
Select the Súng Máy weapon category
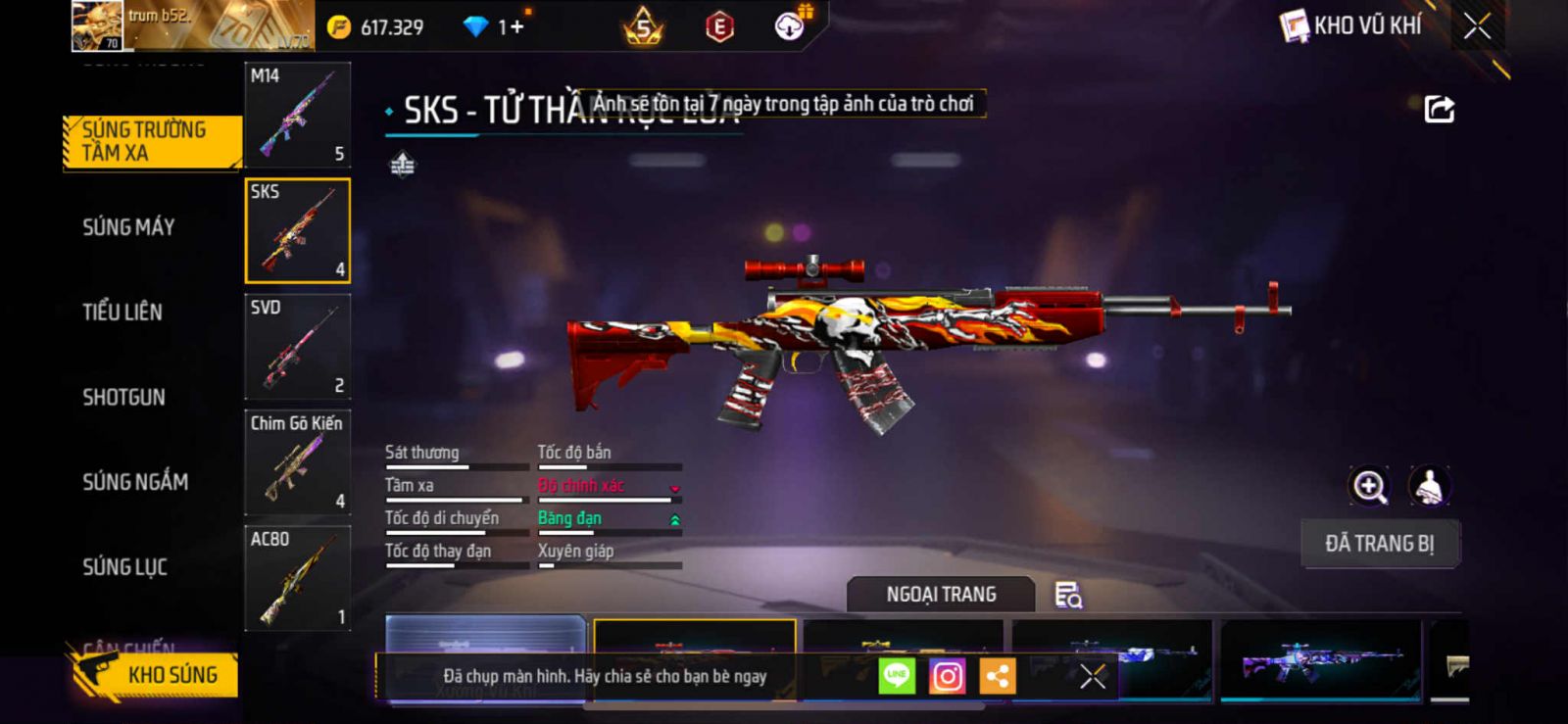click(x=128, y=227)
